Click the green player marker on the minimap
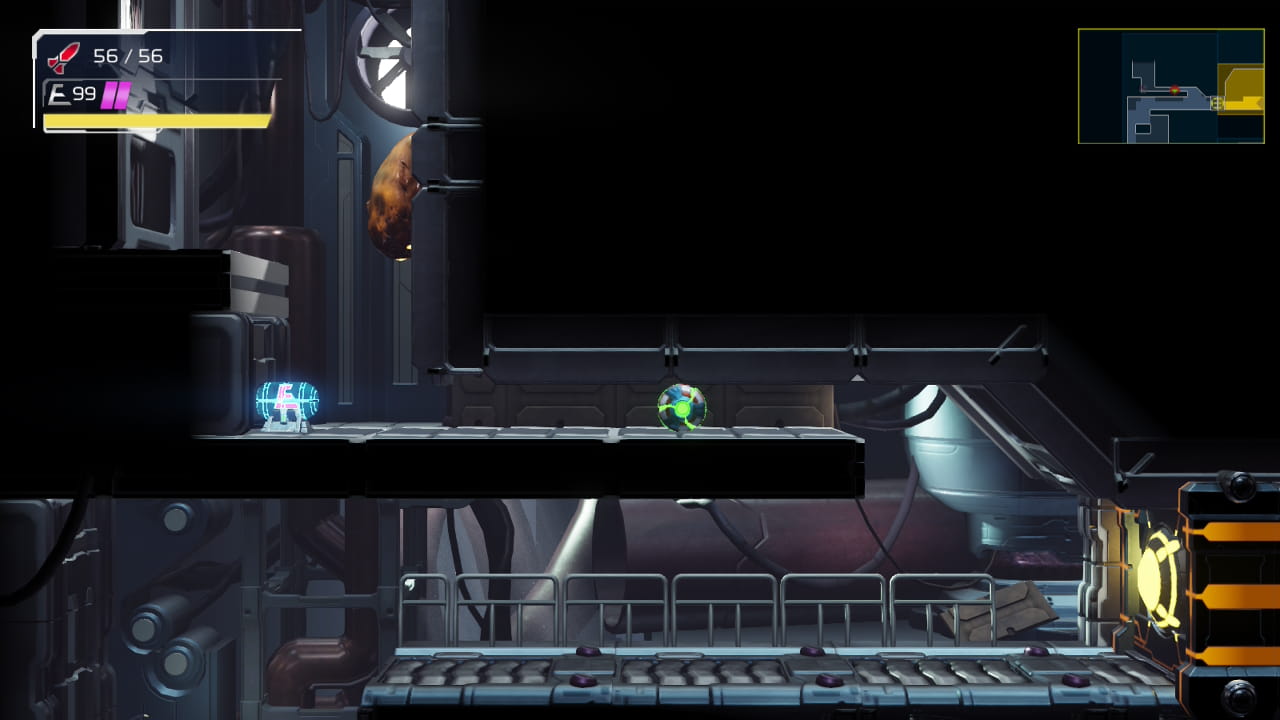1280x720 pixels. (1175, 89)
